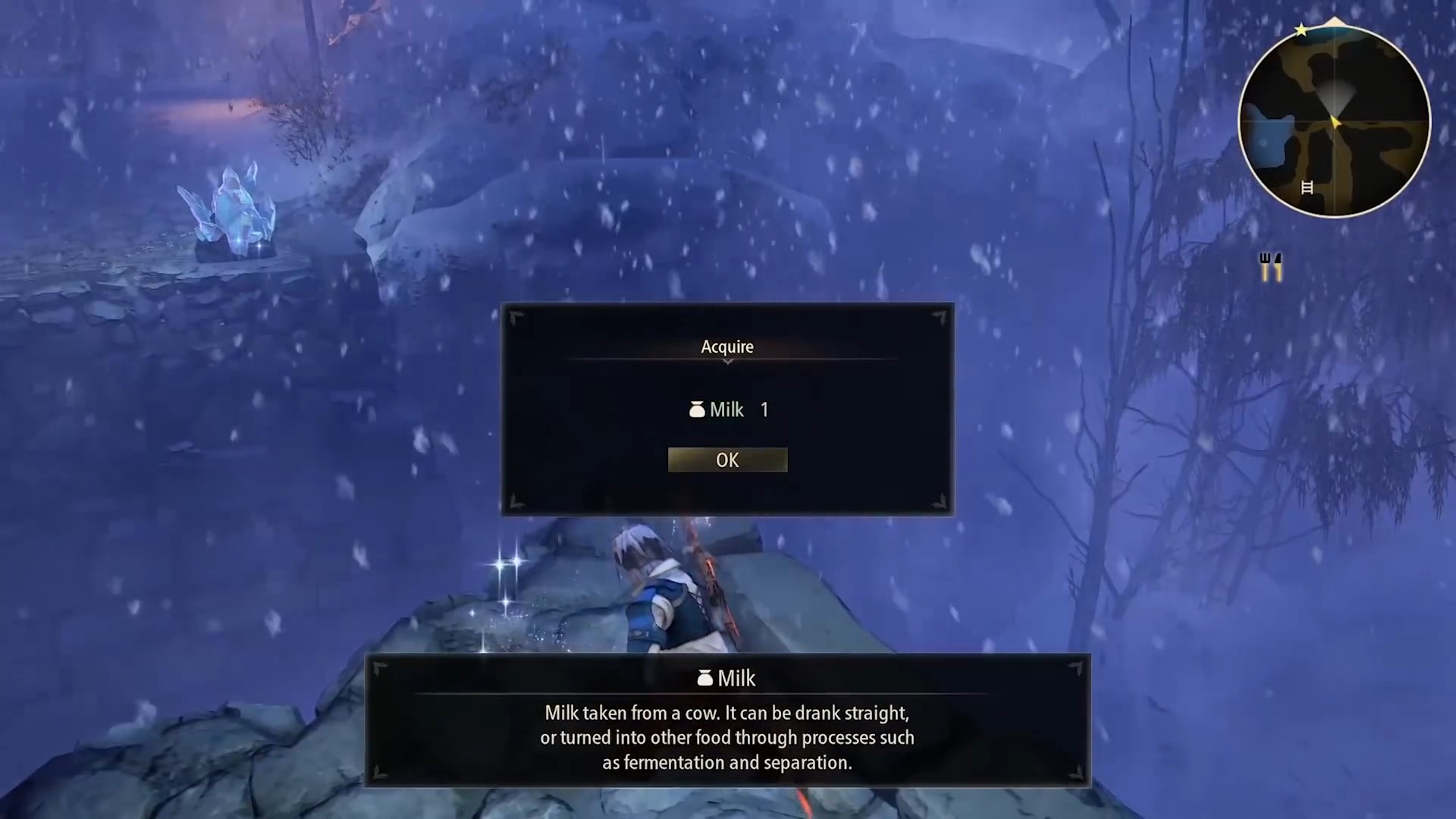1456x819 pixels.
Task: Click the arrow chevron below the Acquire heading
Action: [727, 362]
